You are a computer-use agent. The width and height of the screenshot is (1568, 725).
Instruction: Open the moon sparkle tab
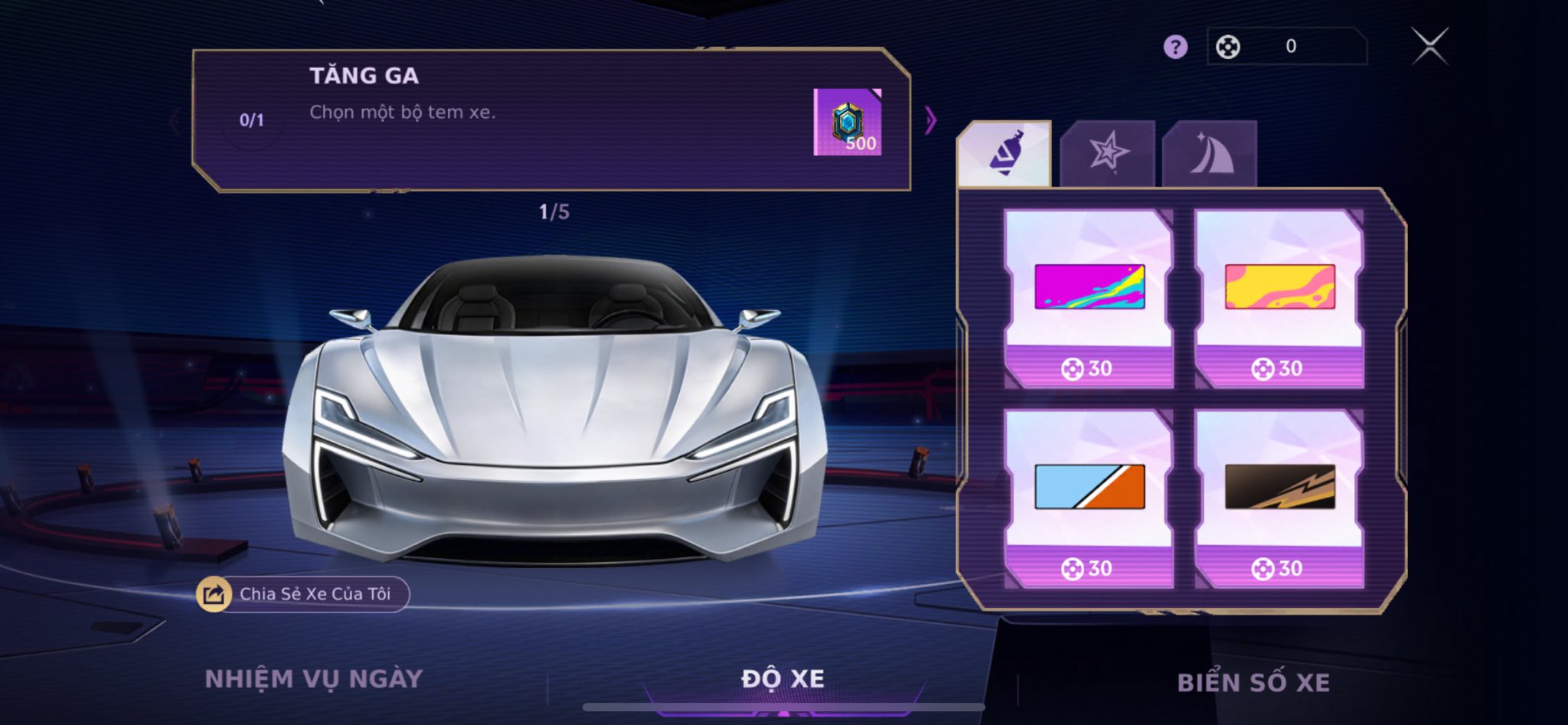1210,153
